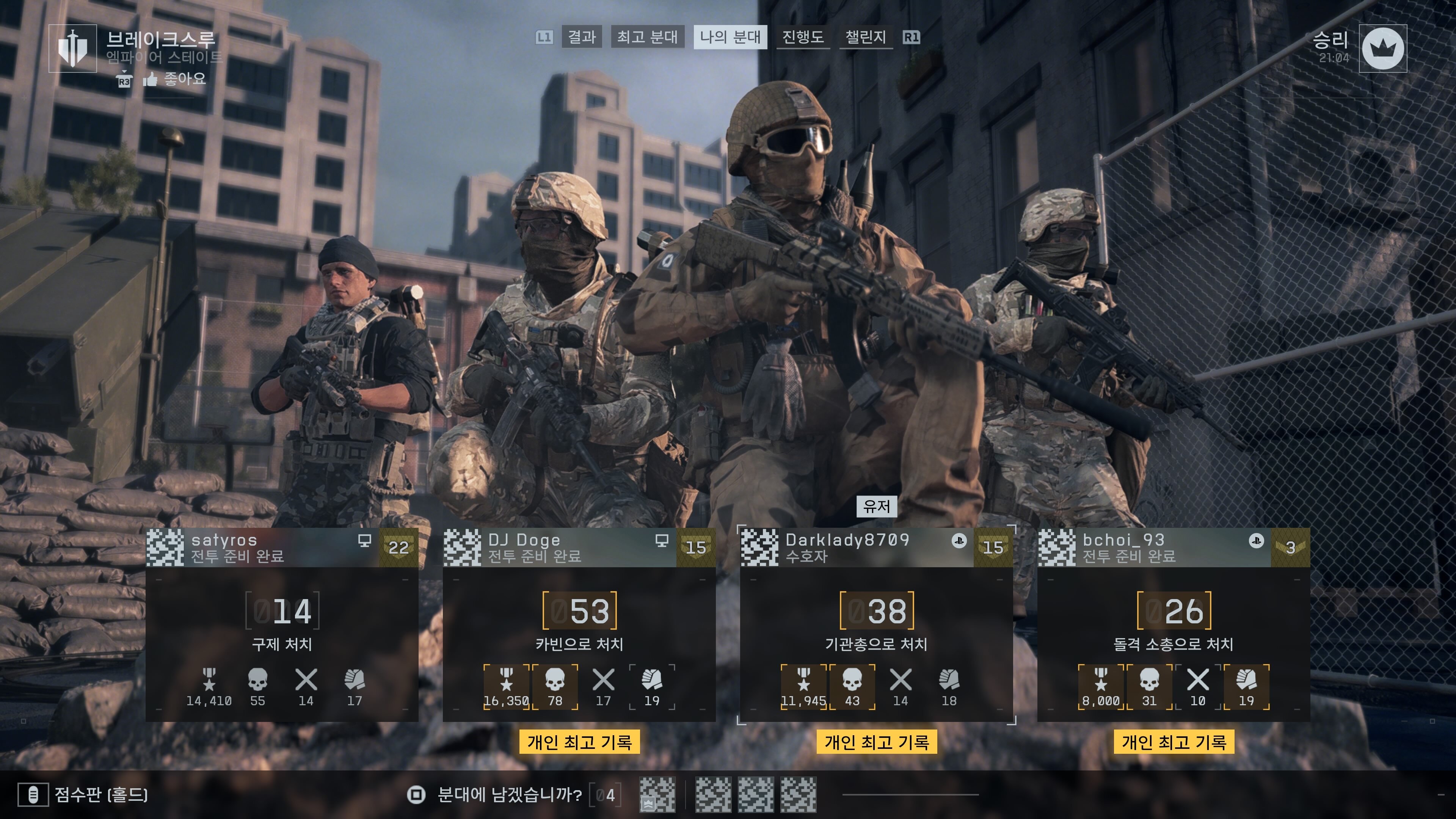1456x819 pixels.
Task: Open bchoi_93 player card
Action: 1174,624
